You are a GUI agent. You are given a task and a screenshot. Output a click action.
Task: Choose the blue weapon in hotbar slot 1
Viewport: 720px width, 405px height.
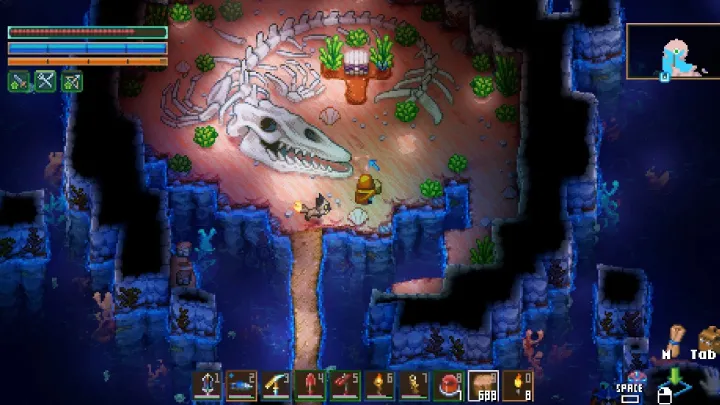(208, 385)
